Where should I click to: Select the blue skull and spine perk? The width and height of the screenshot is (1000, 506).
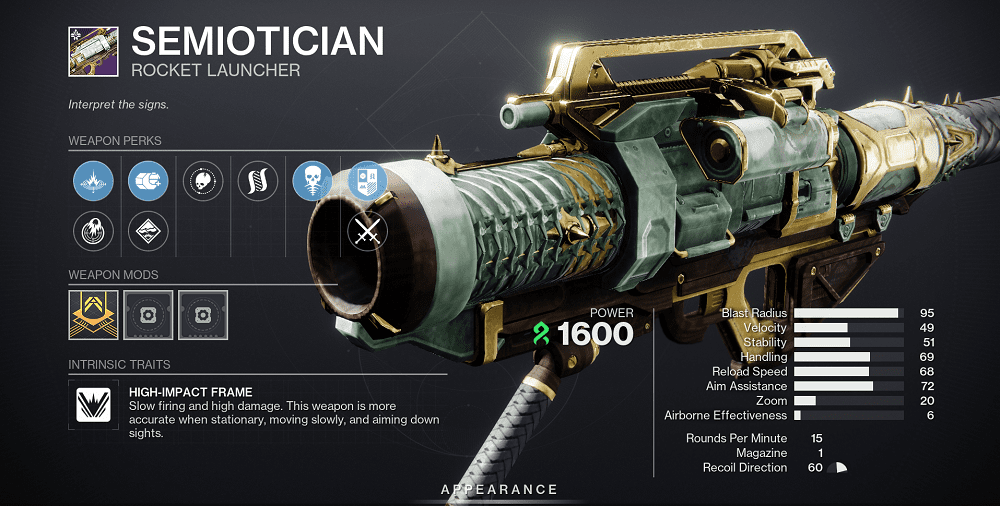(312, 181)
